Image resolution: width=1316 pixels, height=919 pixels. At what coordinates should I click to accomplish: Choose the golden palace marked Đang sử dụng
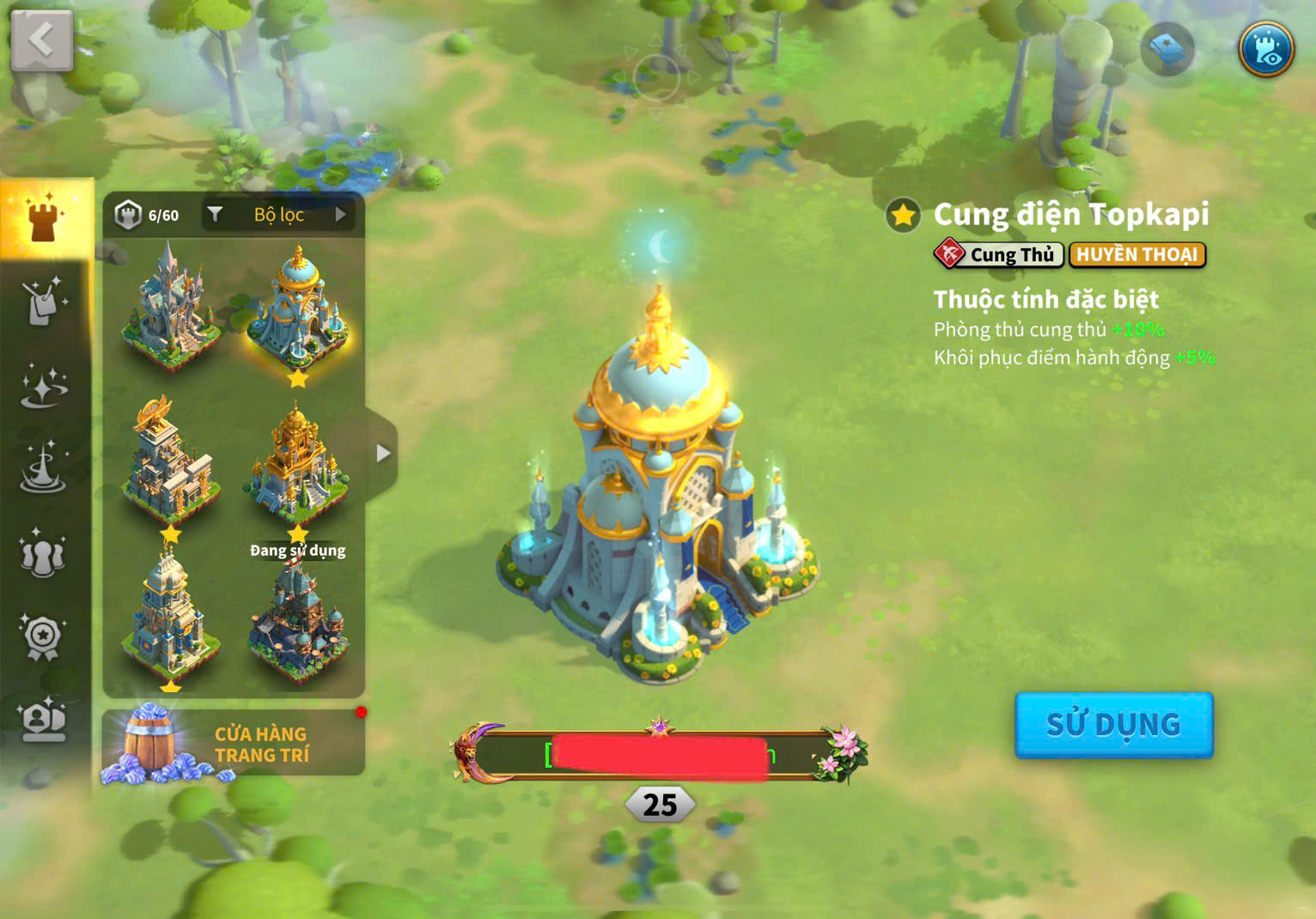(x=297, y=466)
